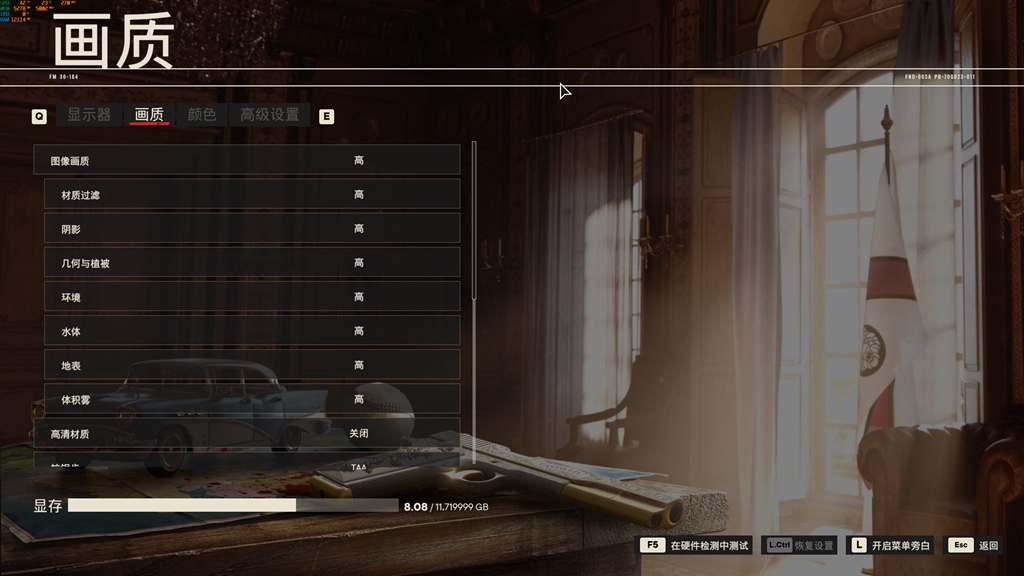1024x576 pixels.
Task: Run 在硬件检测中测试 benchmark
Action: pos(696,545)
